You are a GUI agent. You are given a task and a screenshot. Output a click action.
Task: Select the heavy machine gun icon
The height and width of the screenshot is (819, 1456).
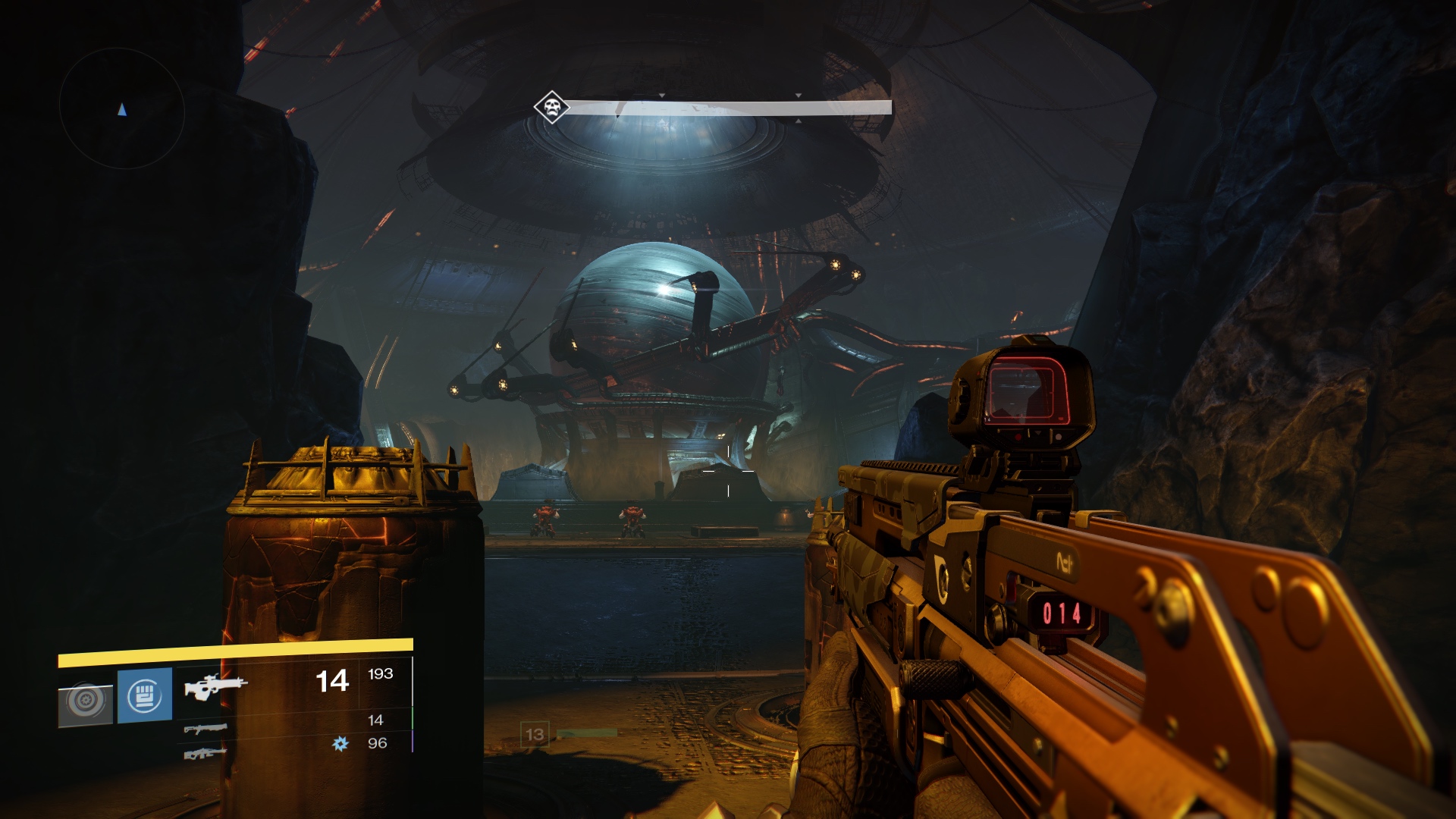(205, 754)
